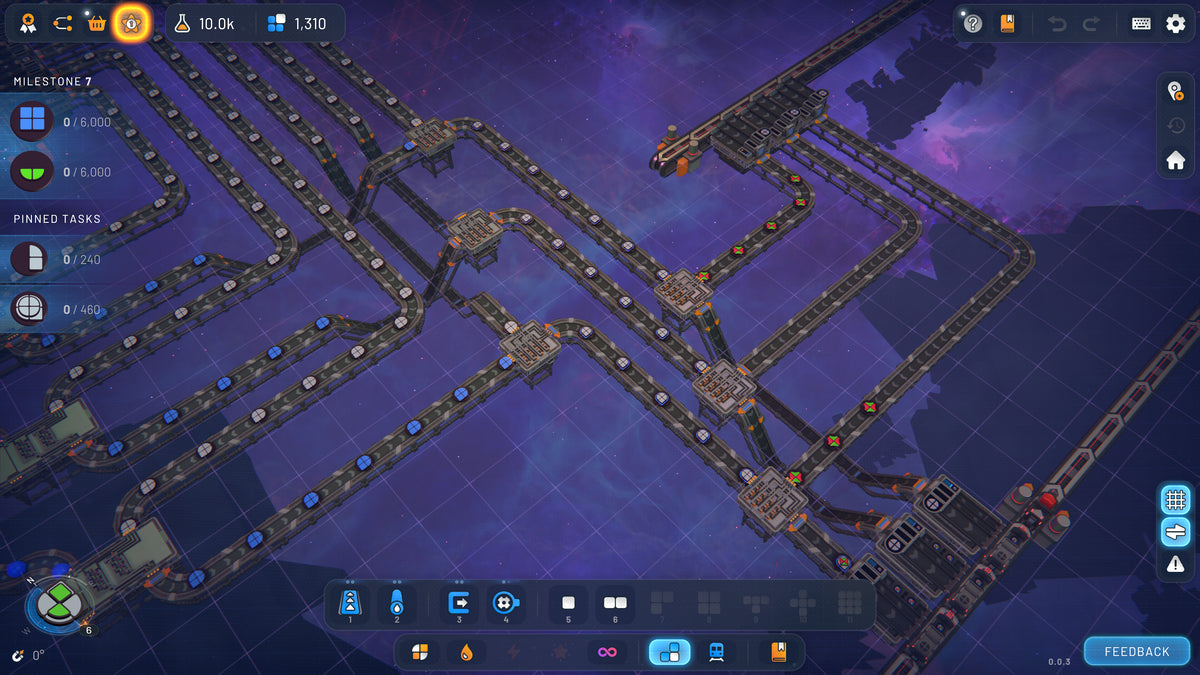Jump back to the home base
1200x675 pixels.
point(1176,160)
